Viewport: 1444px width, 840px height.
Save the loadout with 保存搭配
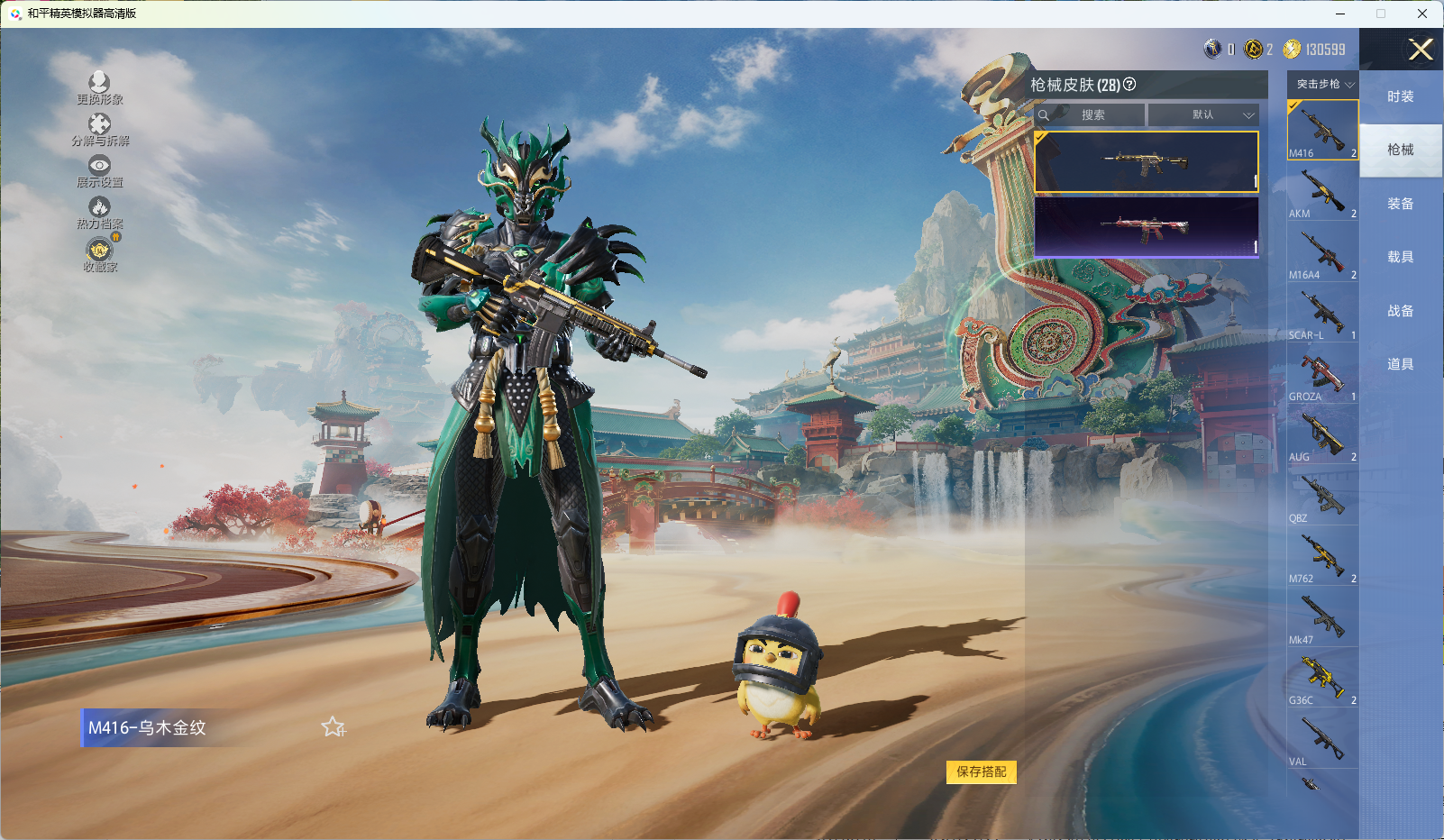point(981,772)
